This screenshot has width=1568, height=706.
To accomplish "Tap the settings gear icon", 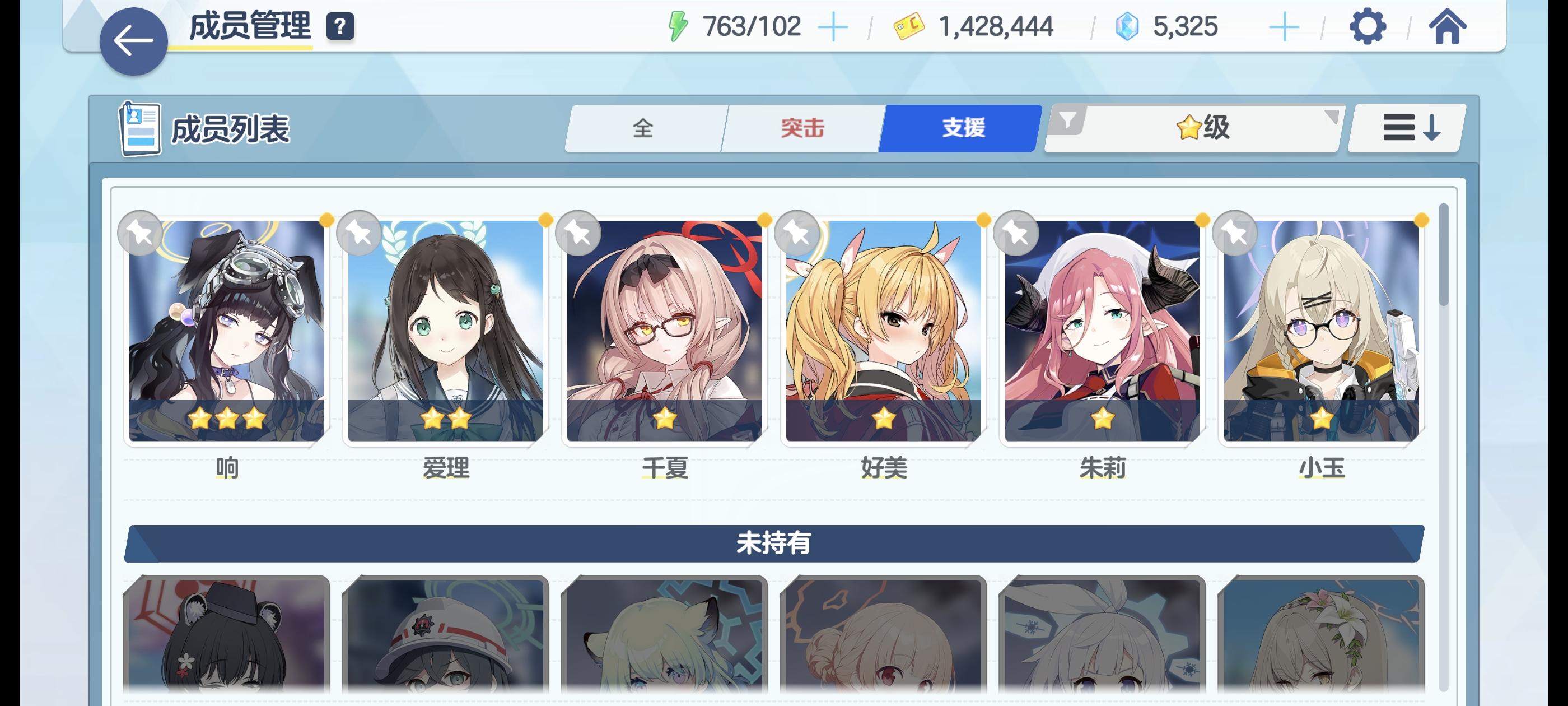I will (1368, 27).
